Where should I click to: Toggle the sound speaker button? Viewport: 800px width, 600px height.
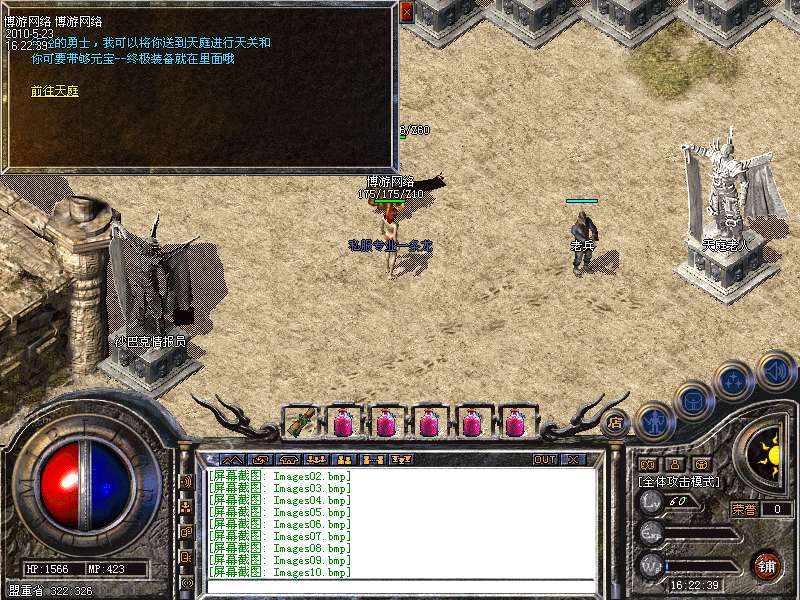pyautogui.click(x=774, y=370)
